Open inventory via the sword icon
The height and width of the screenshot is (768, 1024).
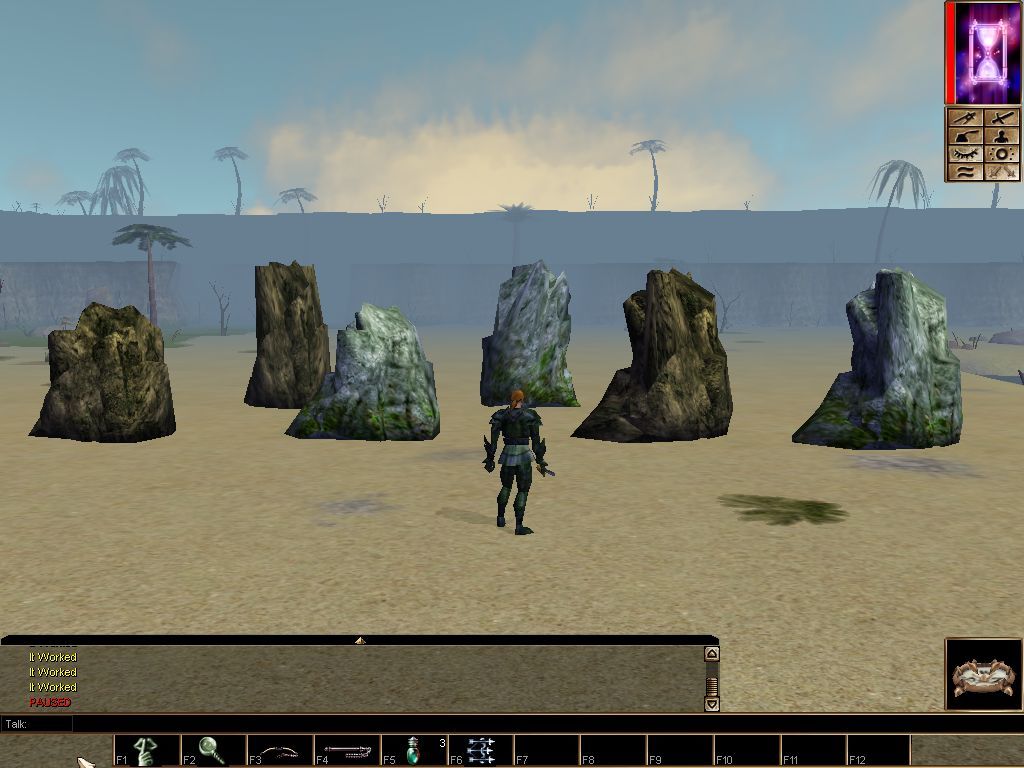point(1002,119)
